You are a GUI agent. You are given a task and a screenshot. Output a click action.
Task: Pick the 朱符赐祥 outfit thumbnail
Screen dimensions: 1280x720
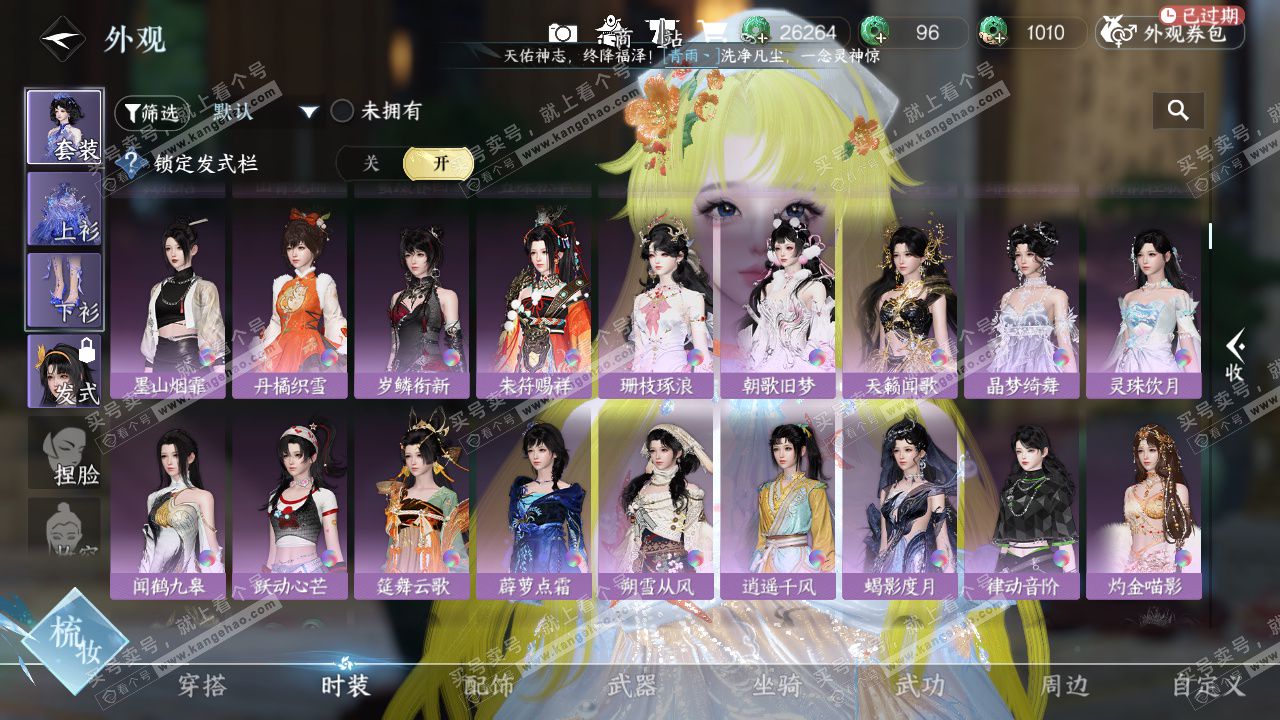coord(534,300)
